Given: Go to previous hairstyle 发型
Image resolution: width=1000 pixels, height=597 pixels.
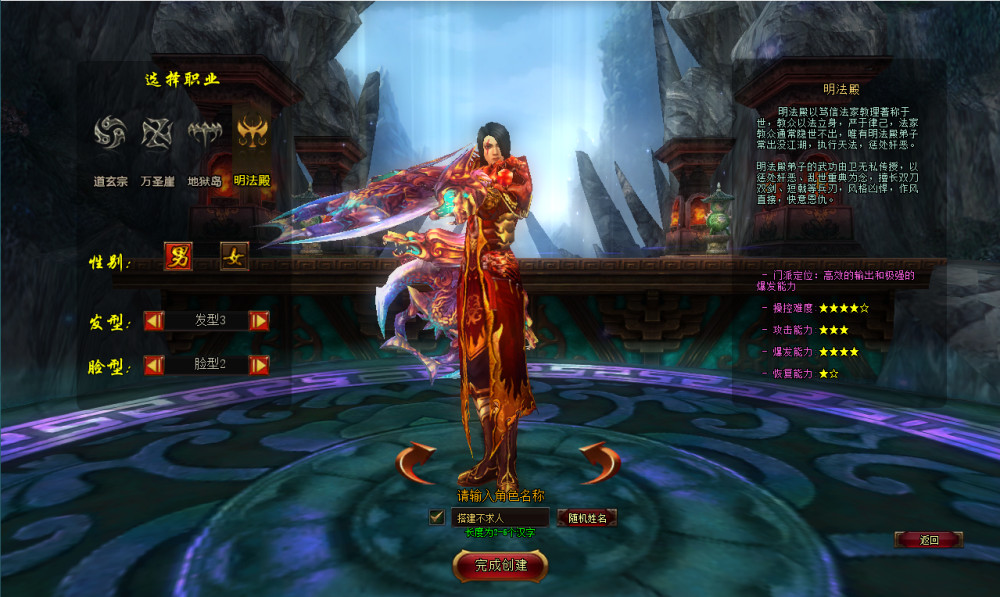Looking at the screenshot, I should 154,321.
